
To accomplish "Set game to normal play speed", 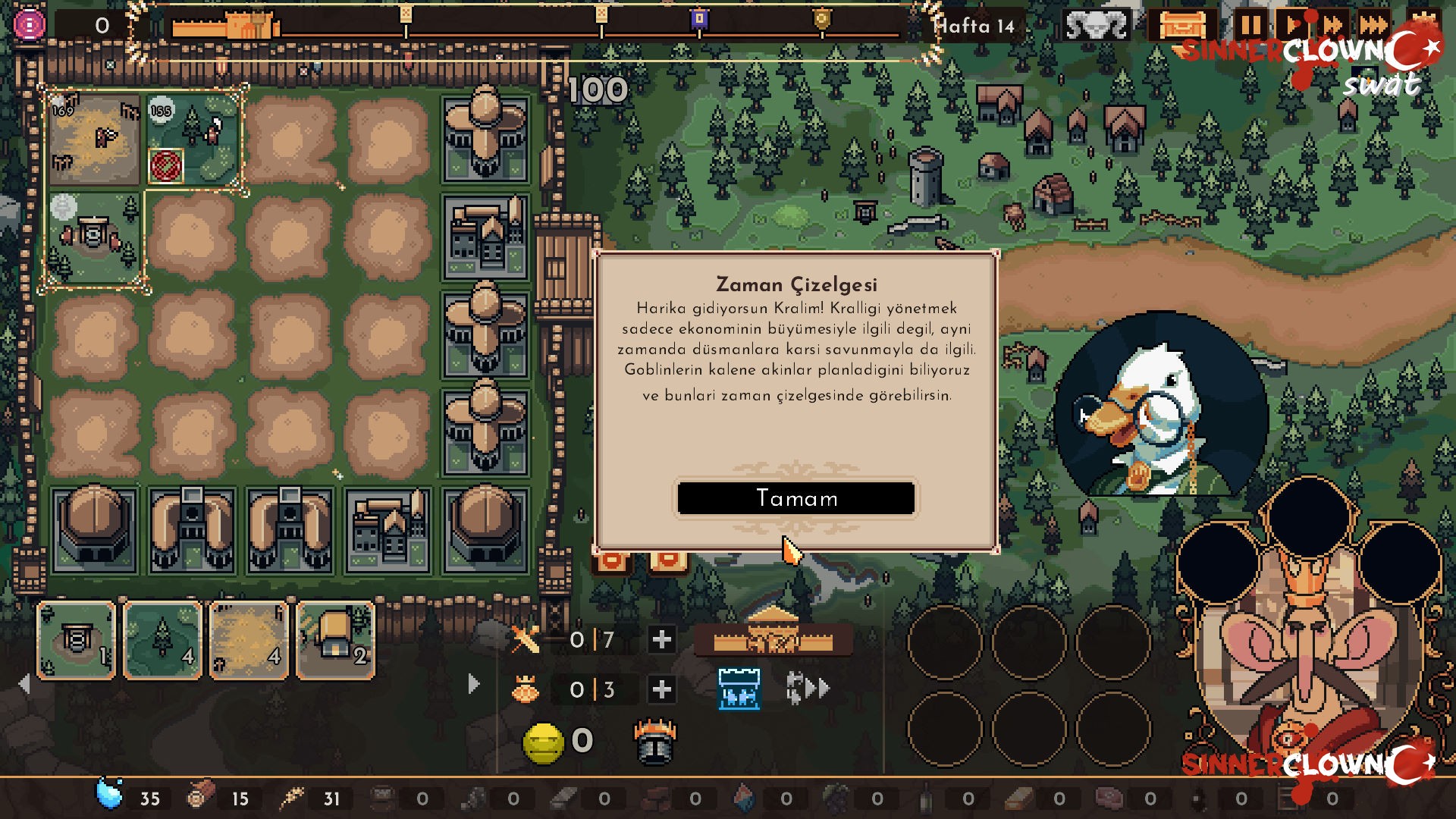I will pos(1291,26).
